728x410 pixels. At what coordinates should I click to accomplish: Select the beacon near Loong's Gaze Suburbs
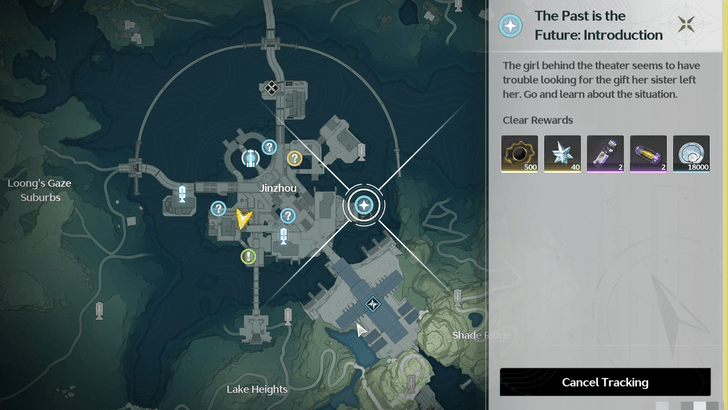[183, 193]
